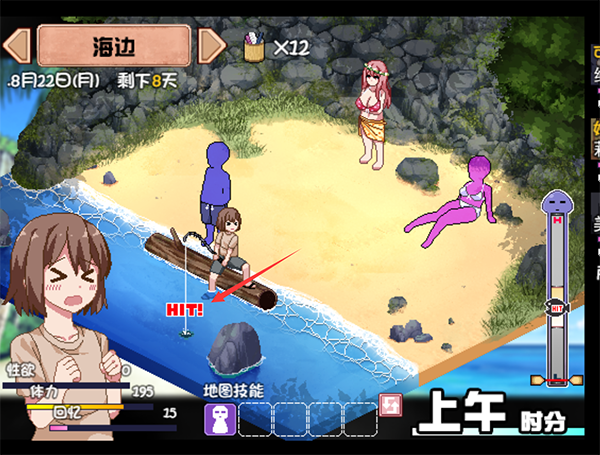Go to the next location with right arrow
Screen dimensions: 600x455
[211, 44]
